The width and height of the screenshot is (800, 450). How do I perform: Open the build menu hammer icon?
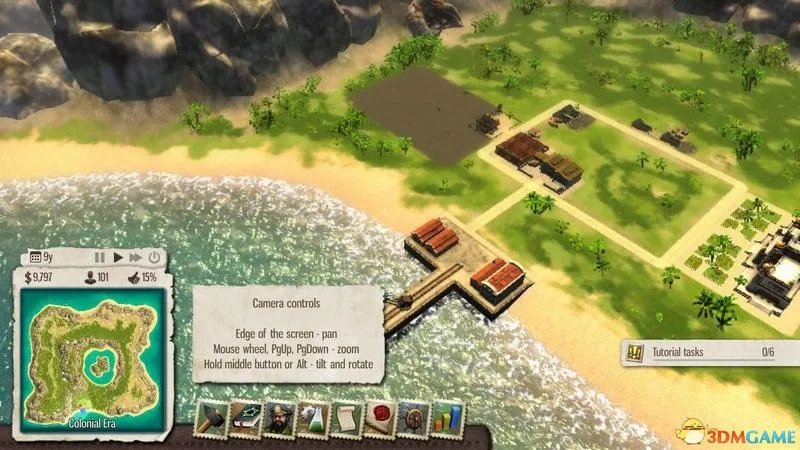[x=211, y=420]
